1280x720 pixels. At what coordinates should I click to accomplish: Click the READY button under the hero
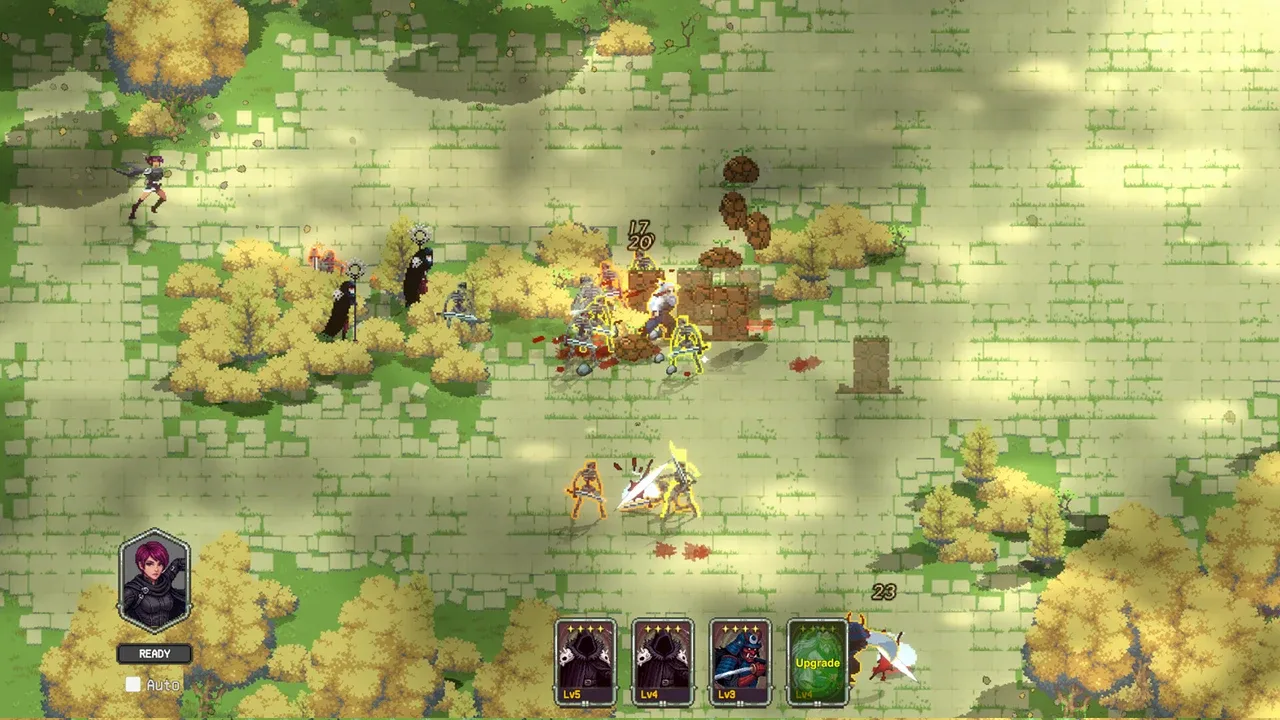(x=155, y=654)
